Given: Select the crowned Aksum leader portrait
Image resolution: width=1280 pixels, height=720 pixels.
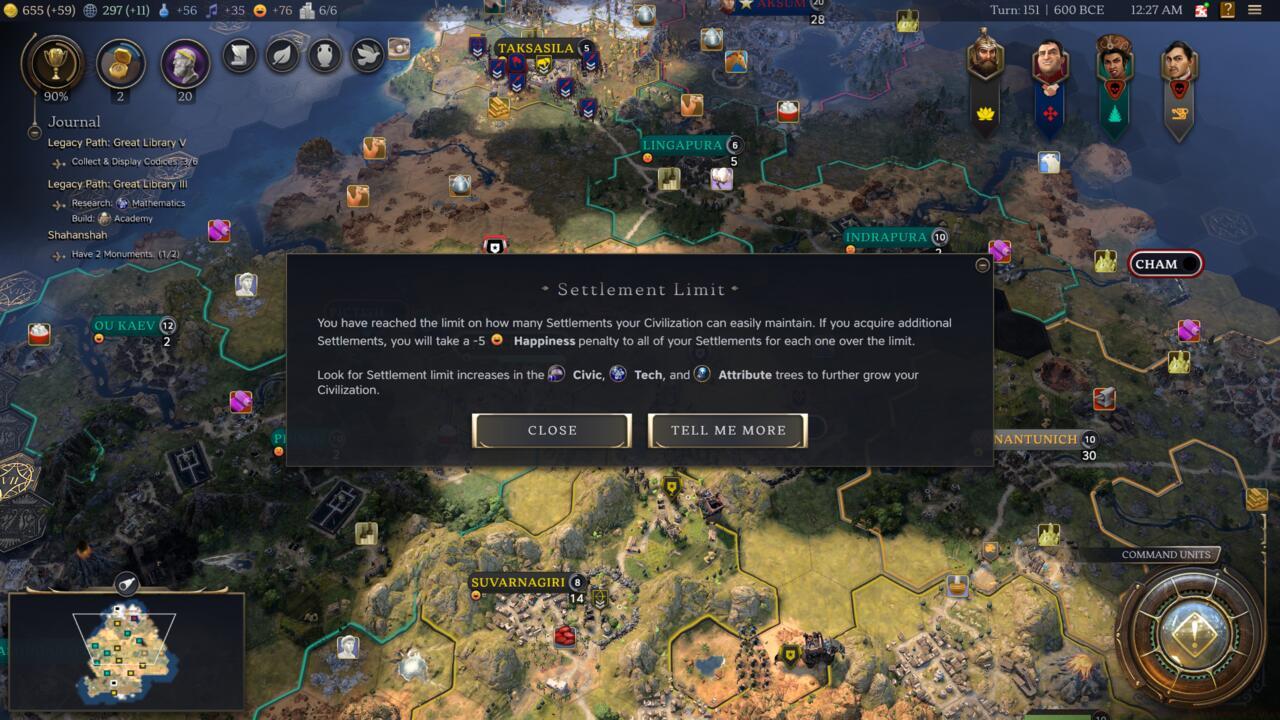Looking at the screenshot, I should click(x=985, y=60).
